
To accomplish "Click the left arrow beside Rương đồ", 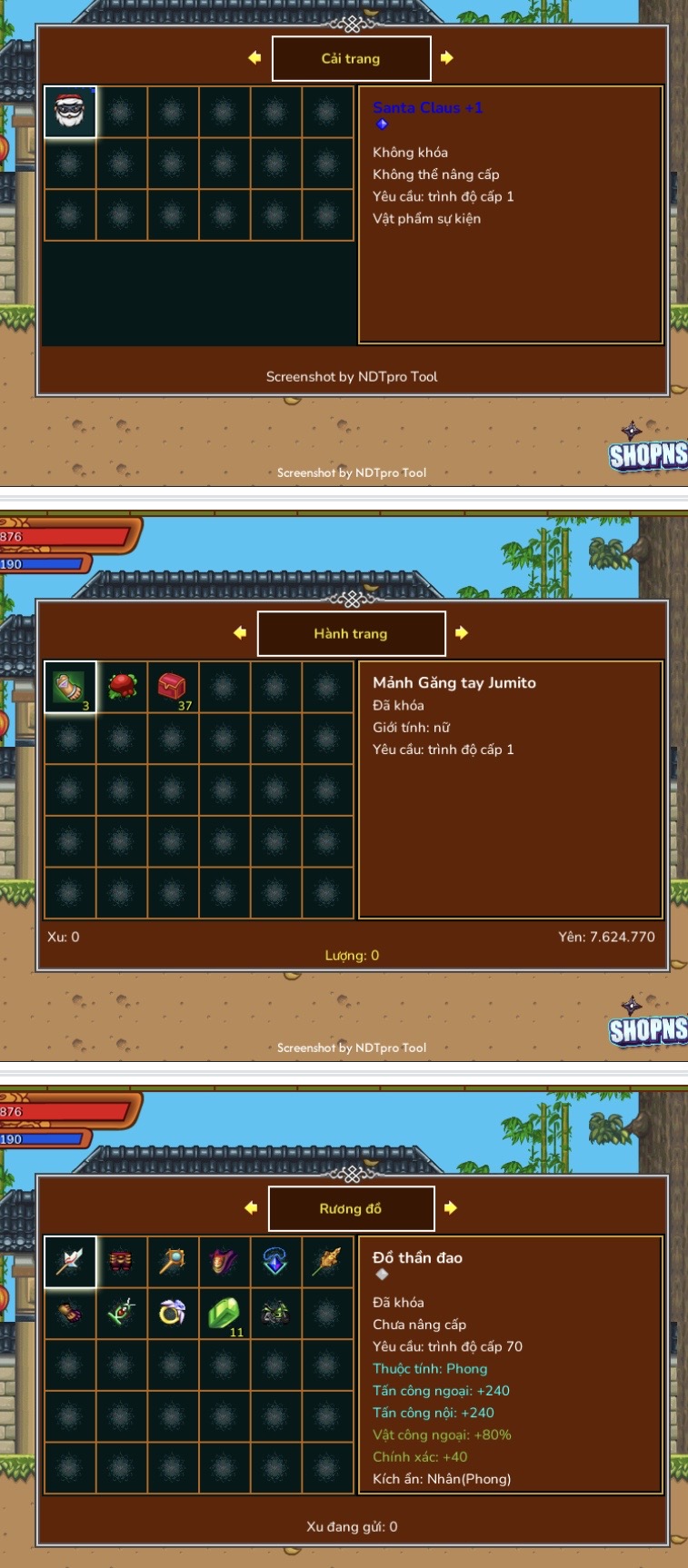I will (x=251, y=1208).
